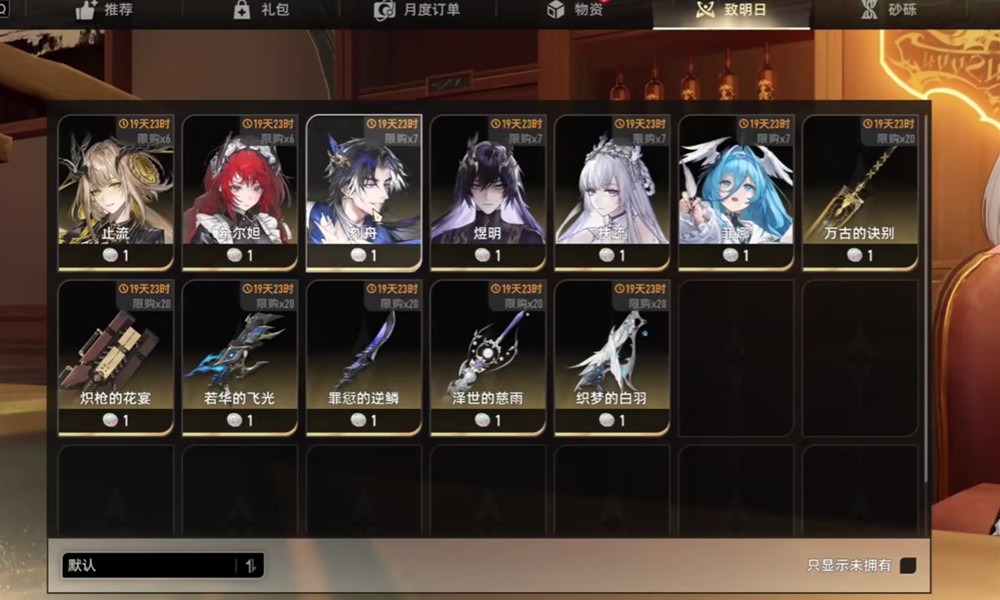The width and height of the screenshot is (1000, 600).
Task: Select the 罪愆的逆鳞 weapon item
Action: pos(364,357)
